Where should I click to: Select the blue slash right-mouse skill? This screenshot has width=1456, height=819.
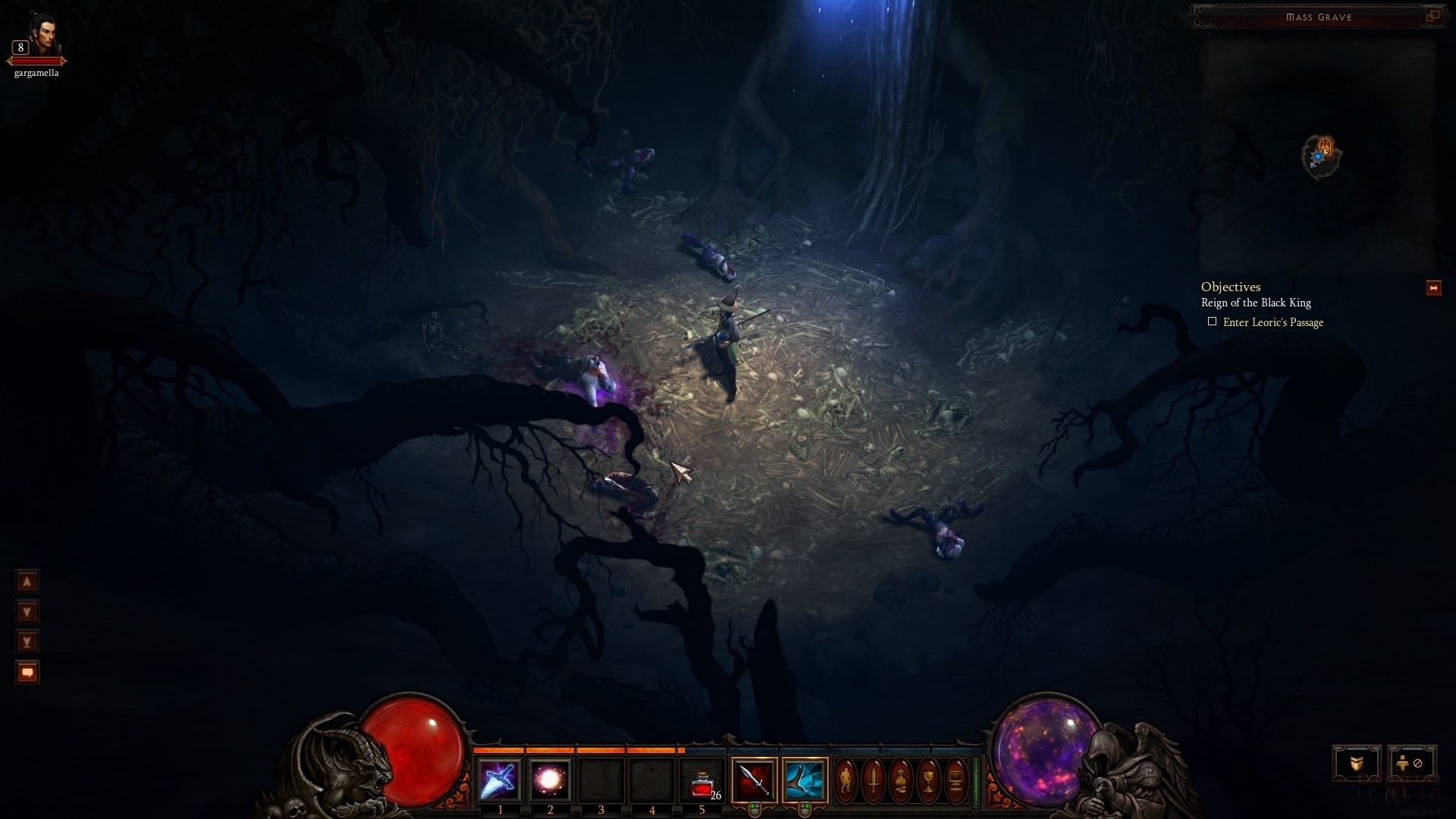805,780
